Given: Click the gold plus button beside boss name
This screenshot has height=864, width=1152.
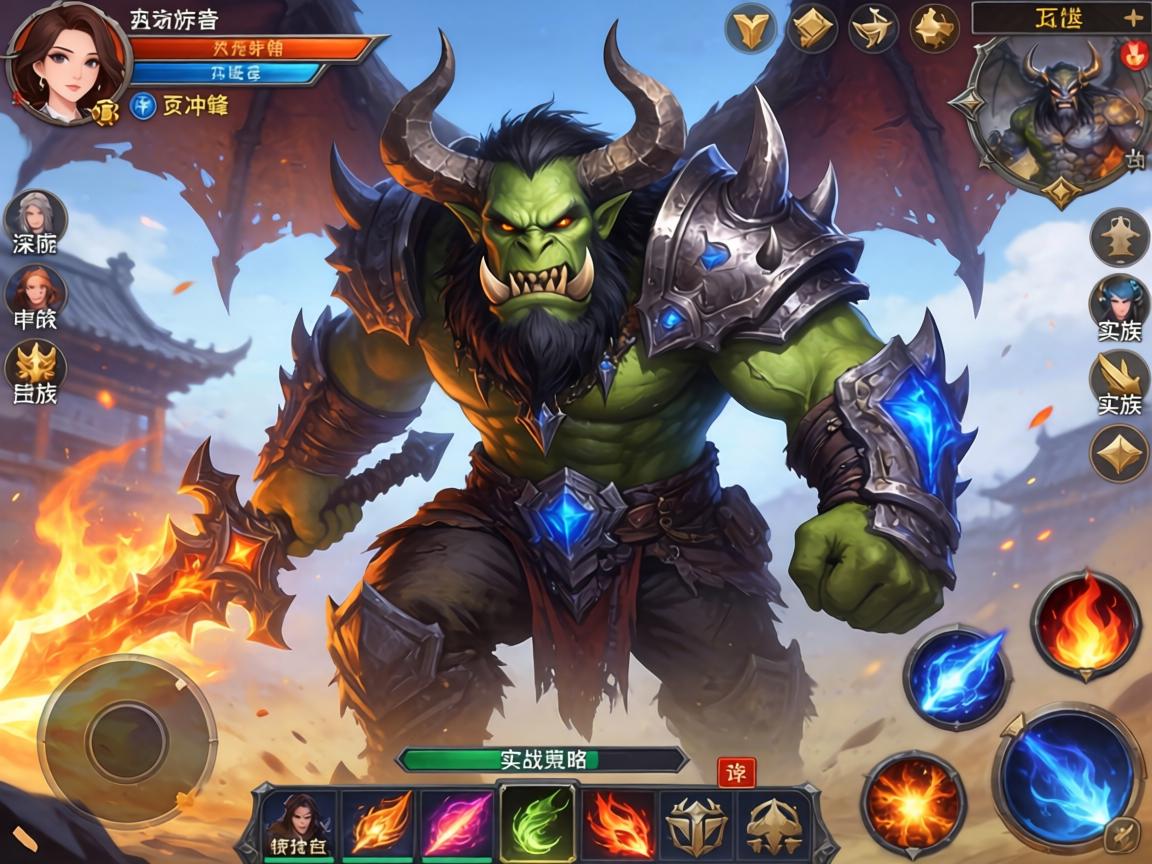Looking at the screenshot, I should point(1131,17).
